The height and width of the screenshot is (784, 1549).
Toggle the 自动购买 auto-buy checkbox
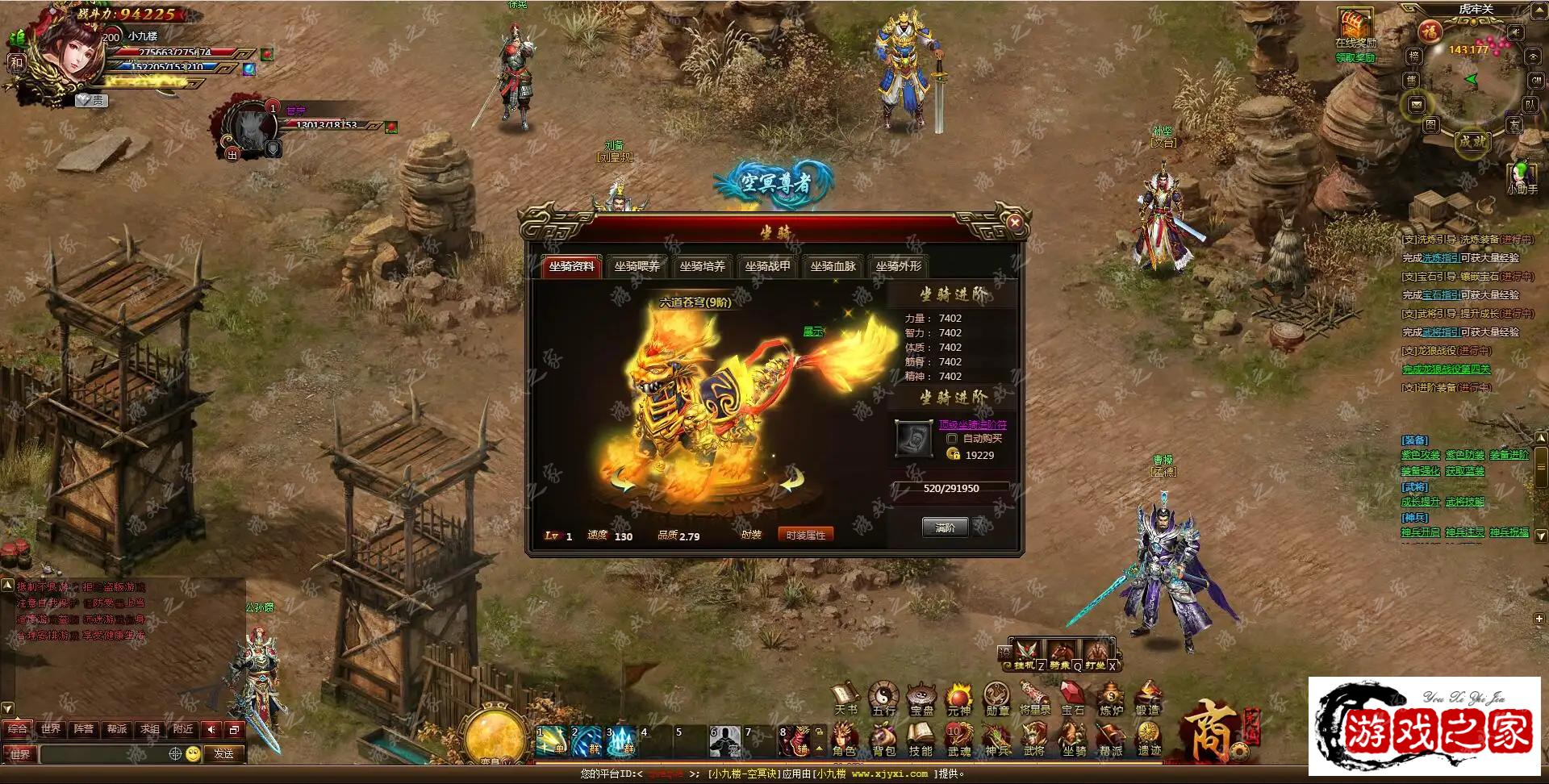point(952,439)
